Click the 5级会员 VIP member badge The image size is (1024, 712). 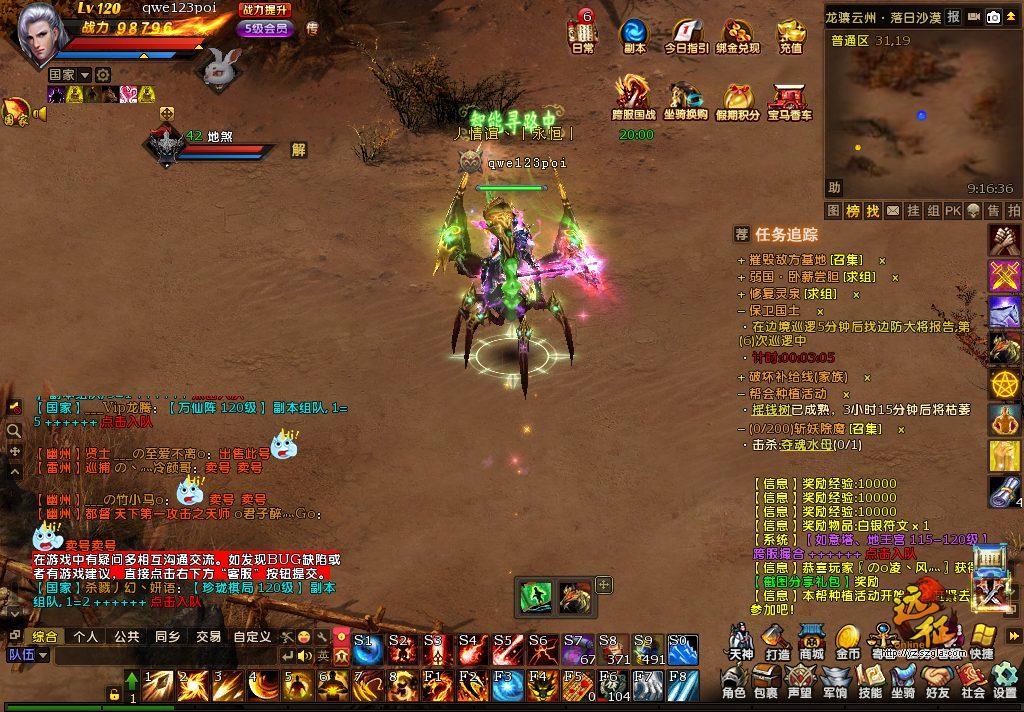(x=268, y=28)
